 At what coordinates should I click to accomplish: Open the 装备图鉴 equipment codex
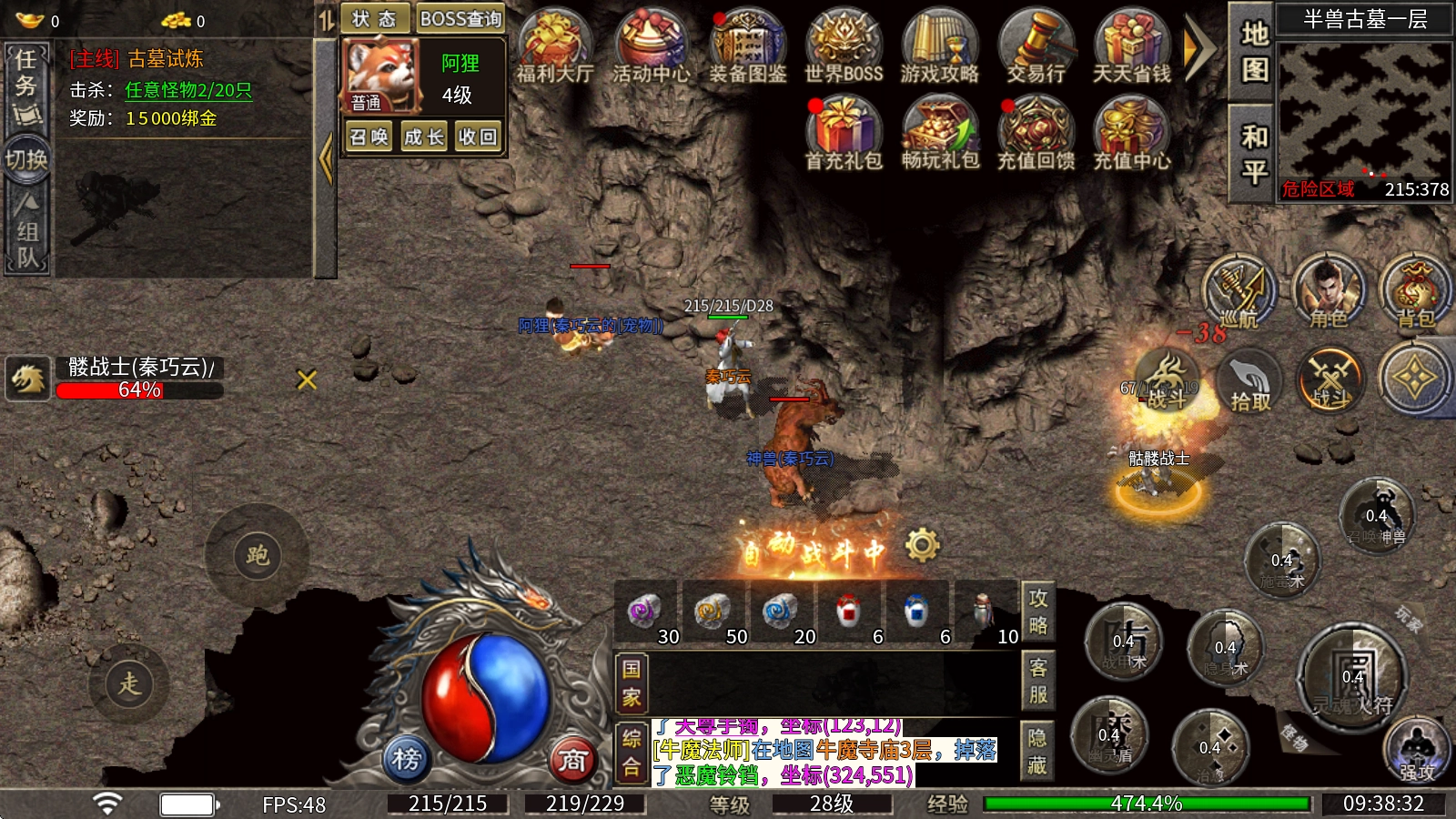point(747,46)
